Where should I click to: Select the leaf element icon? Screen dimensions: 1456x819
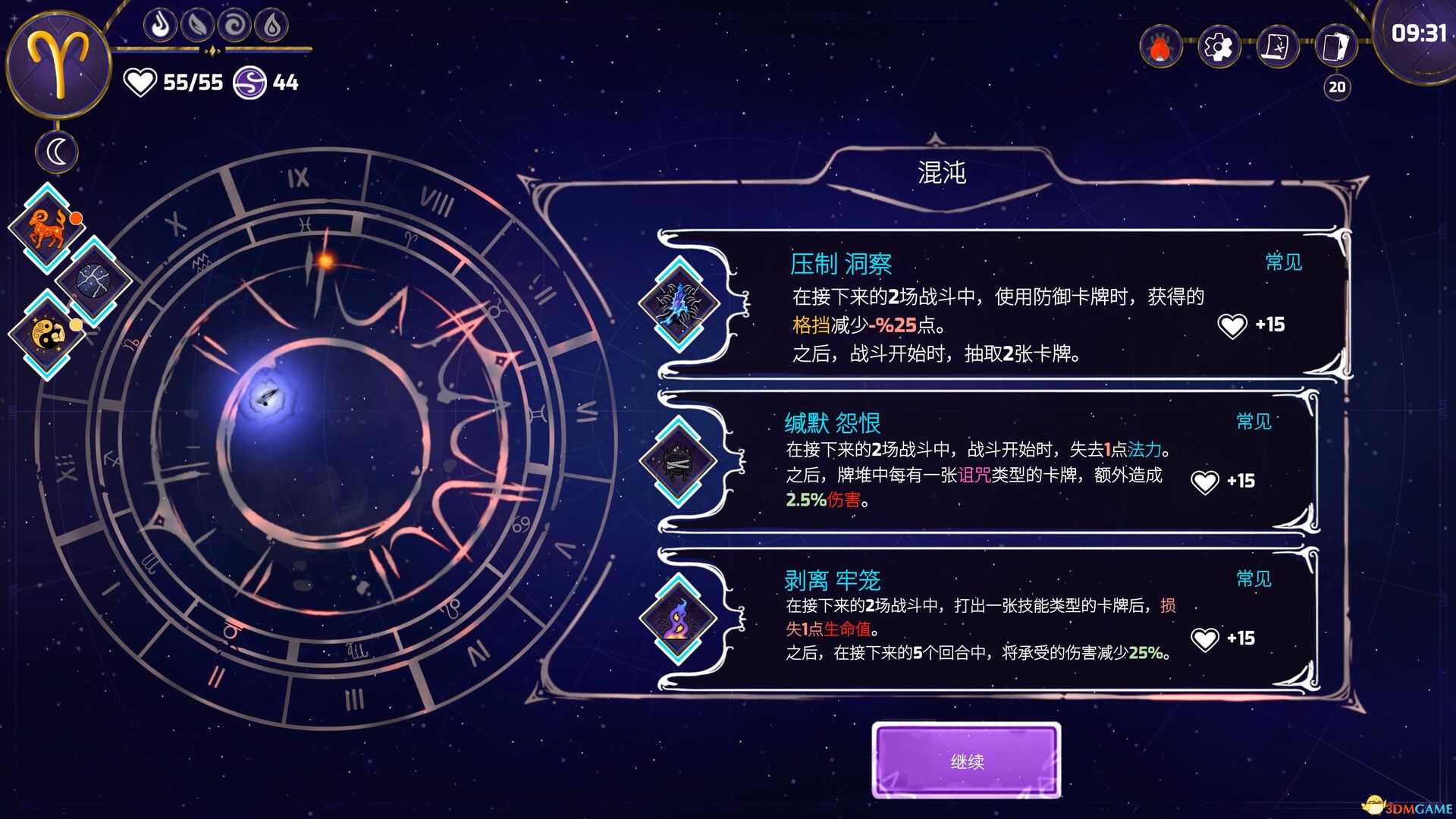[x=197, y=24]
